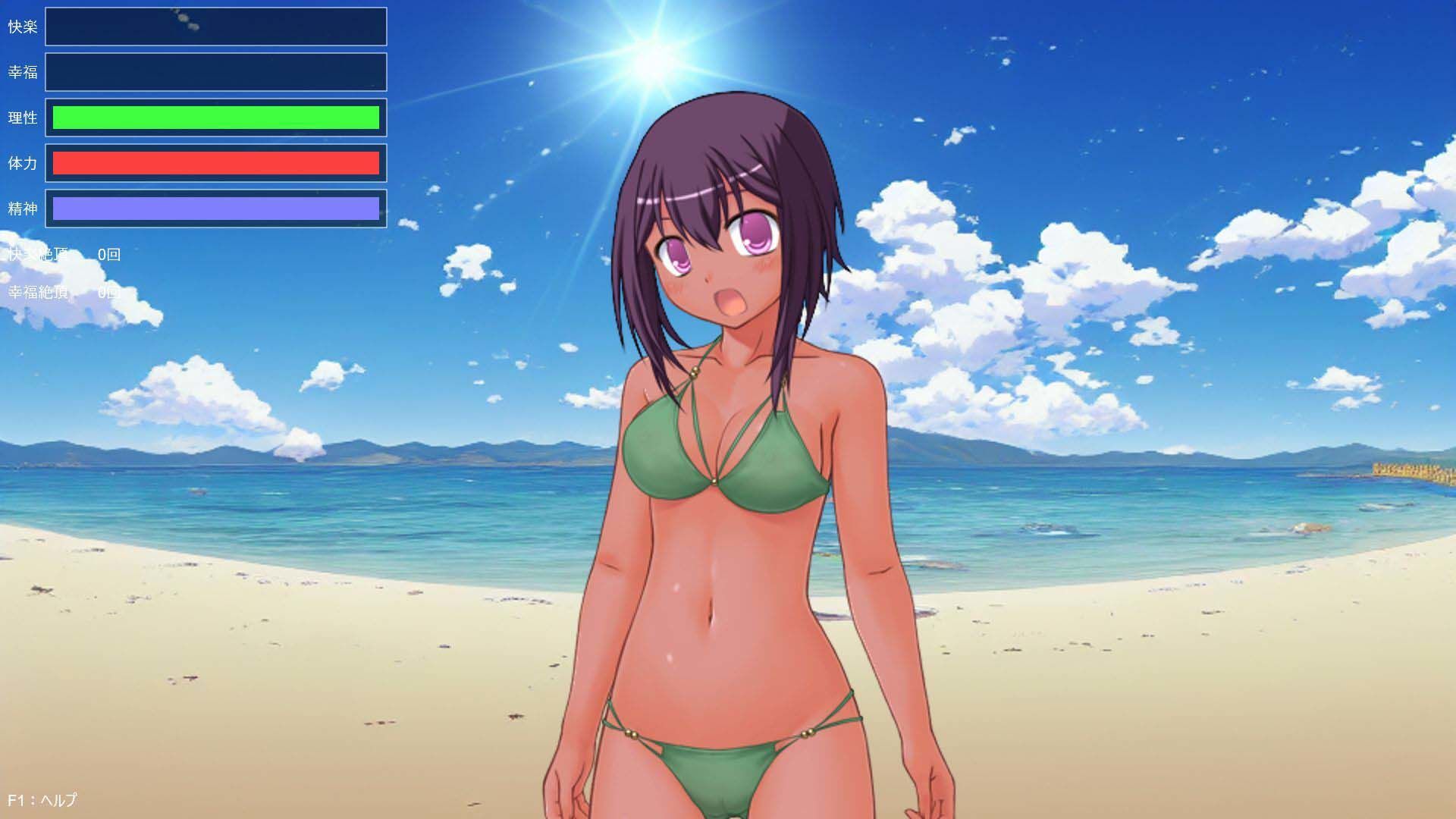This screenshot has width=1456, height=819.
Task: Click the 幸福 happiness gauge bar
Action: click(x=215, y=72)
